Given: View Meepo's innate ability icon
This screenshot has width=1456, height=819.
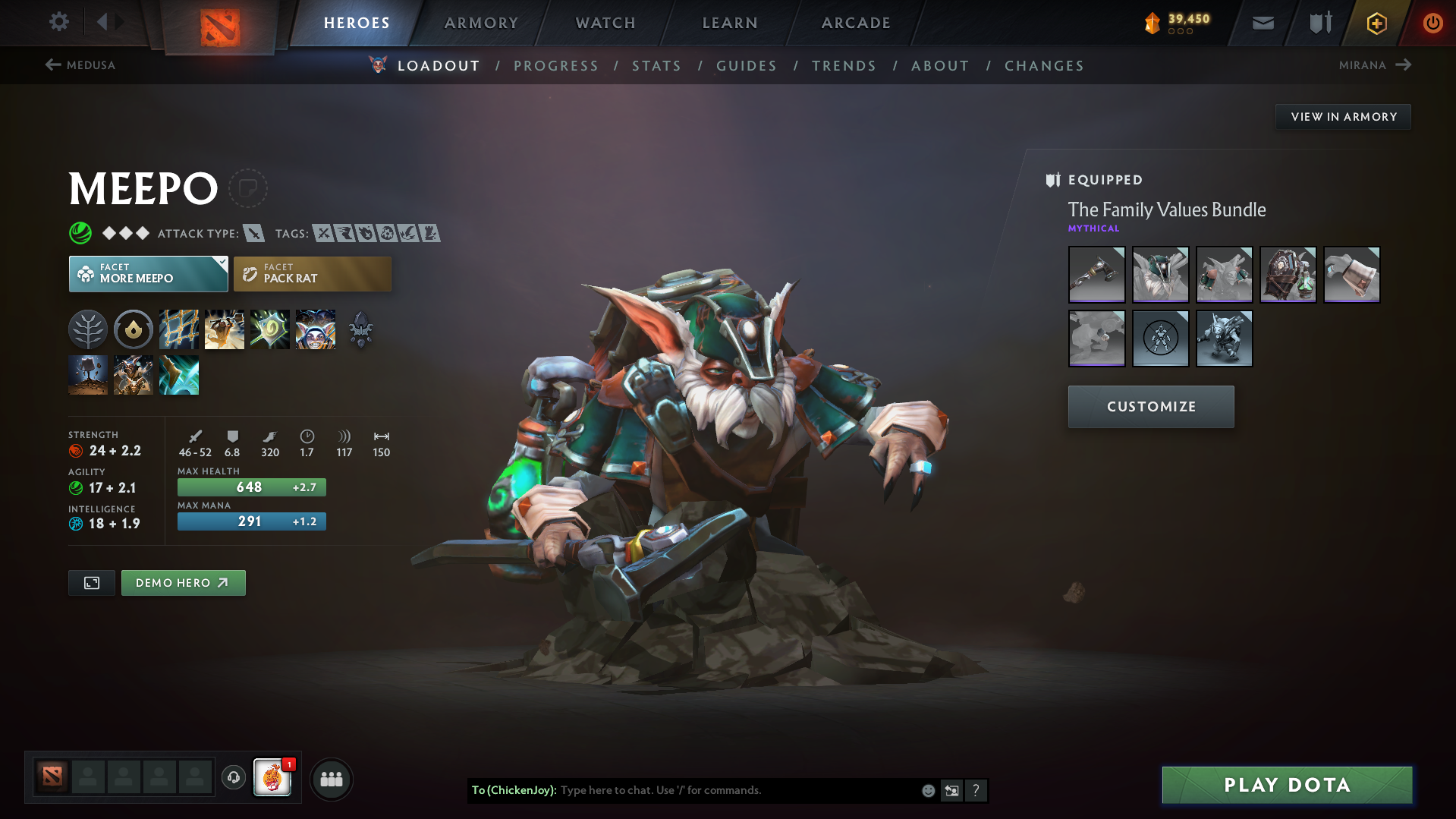Looking at the screenshot, I should [134, 329].
